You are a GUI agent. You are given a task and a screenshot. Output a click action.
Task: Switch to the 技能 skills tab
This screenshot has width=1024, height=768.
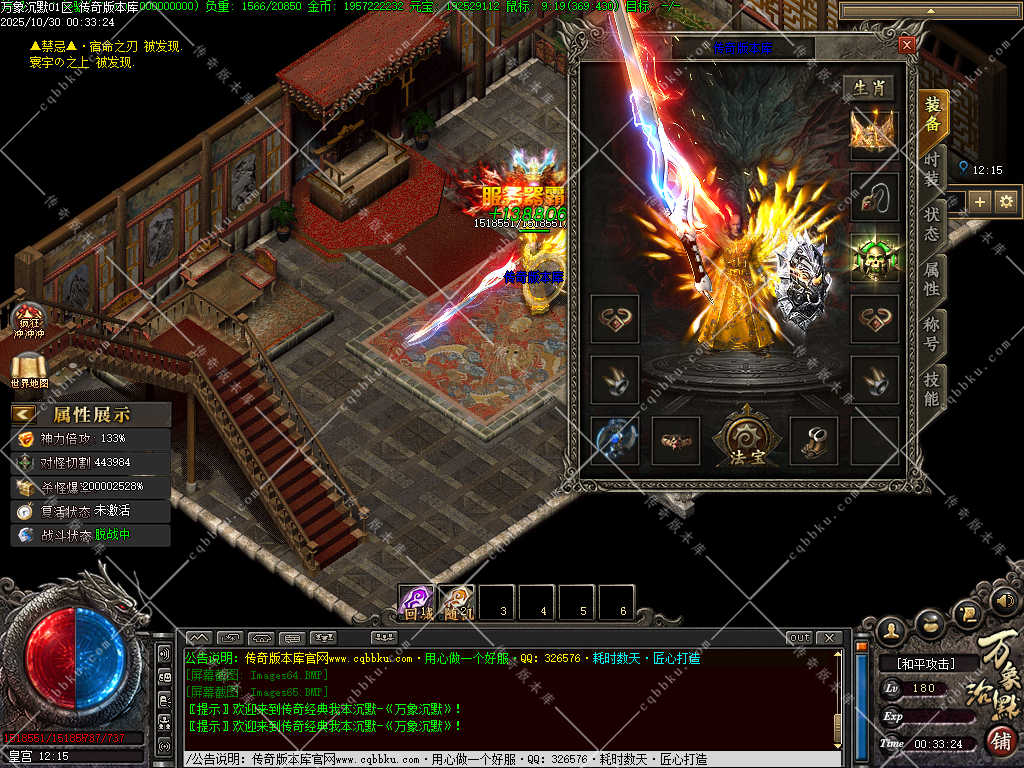point(932,389)
